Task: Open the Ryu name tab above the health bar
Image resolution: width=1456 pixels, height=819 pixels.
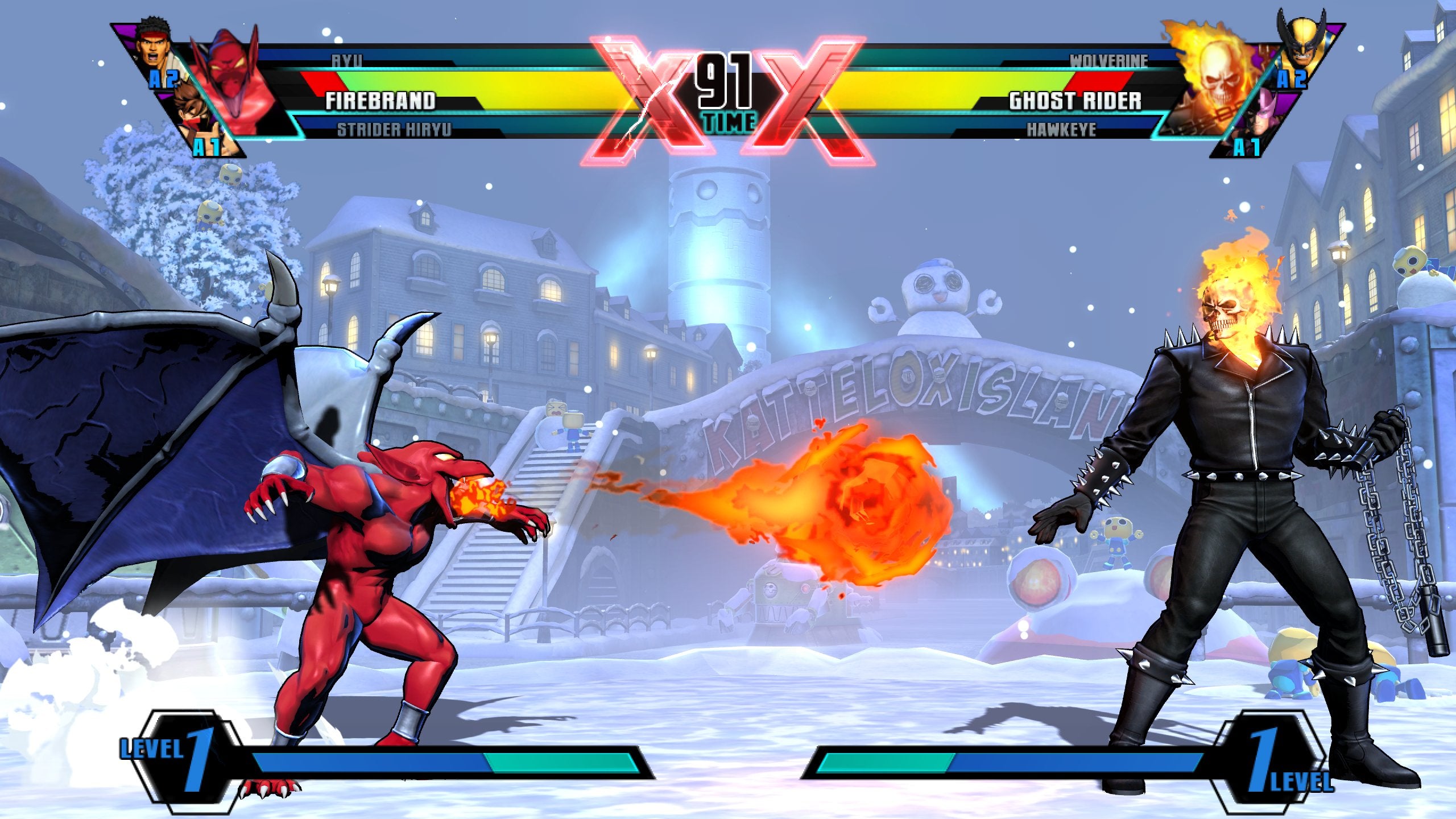Action: (347, 60)
